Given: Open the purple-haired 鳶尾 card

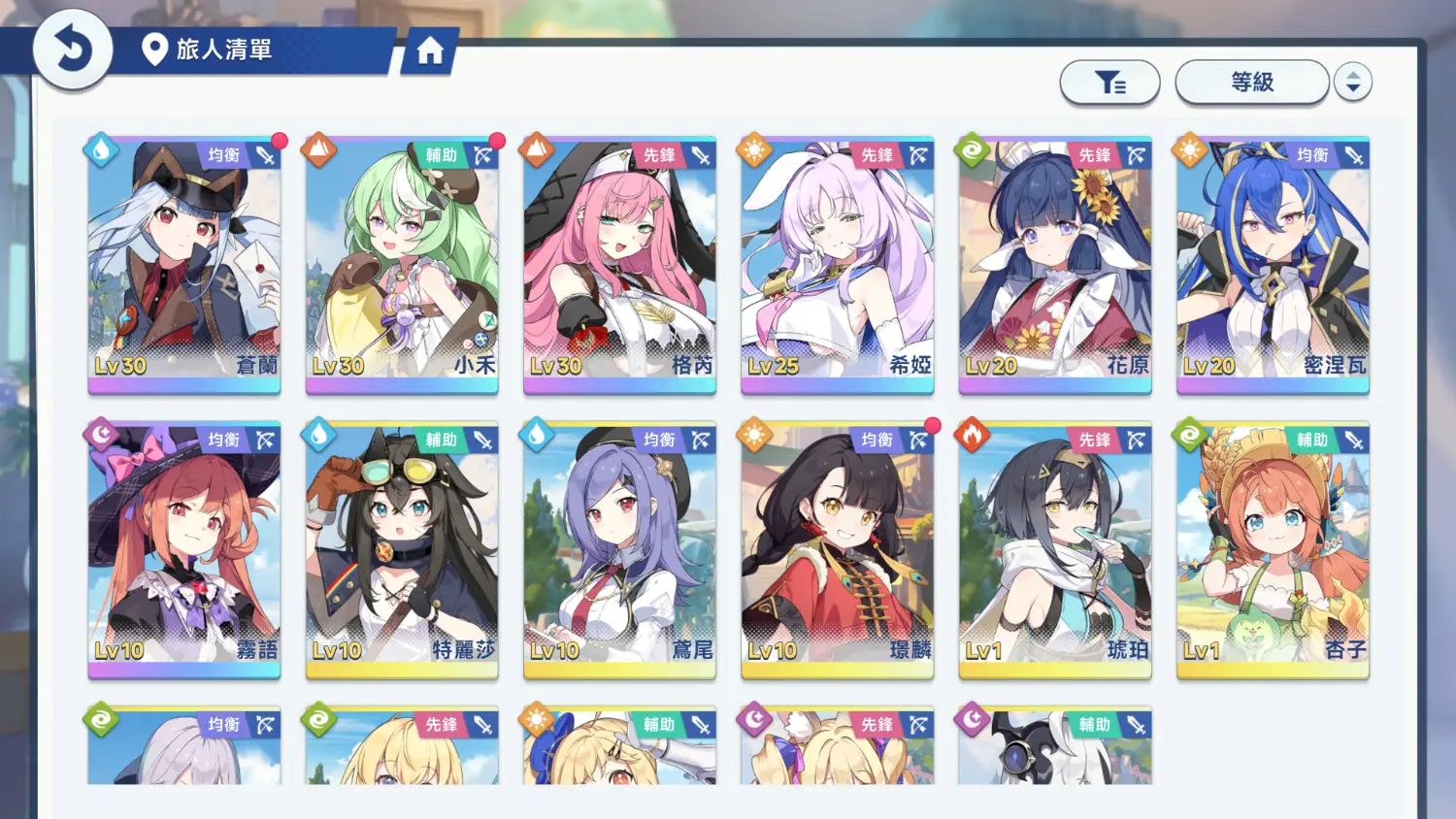Looking at the screenshot, I should [x=619, y=549].
